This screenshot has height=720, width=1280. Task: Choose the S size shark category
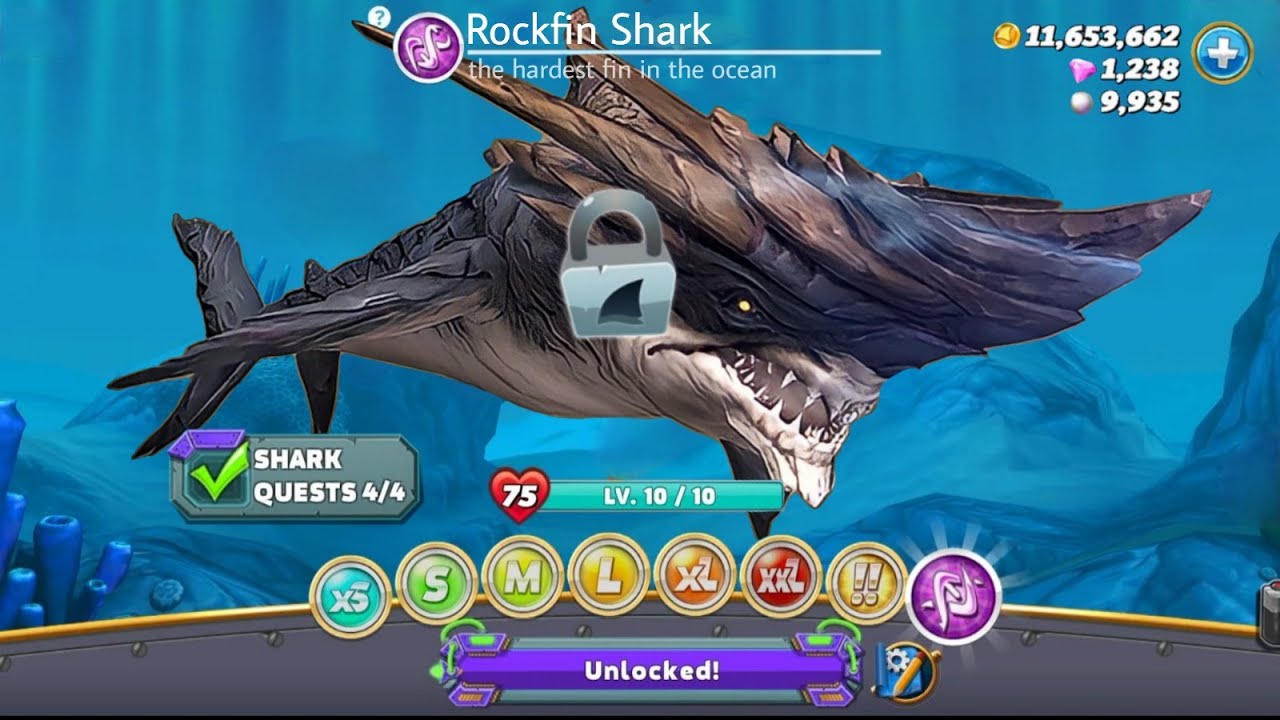pos(435,584)
